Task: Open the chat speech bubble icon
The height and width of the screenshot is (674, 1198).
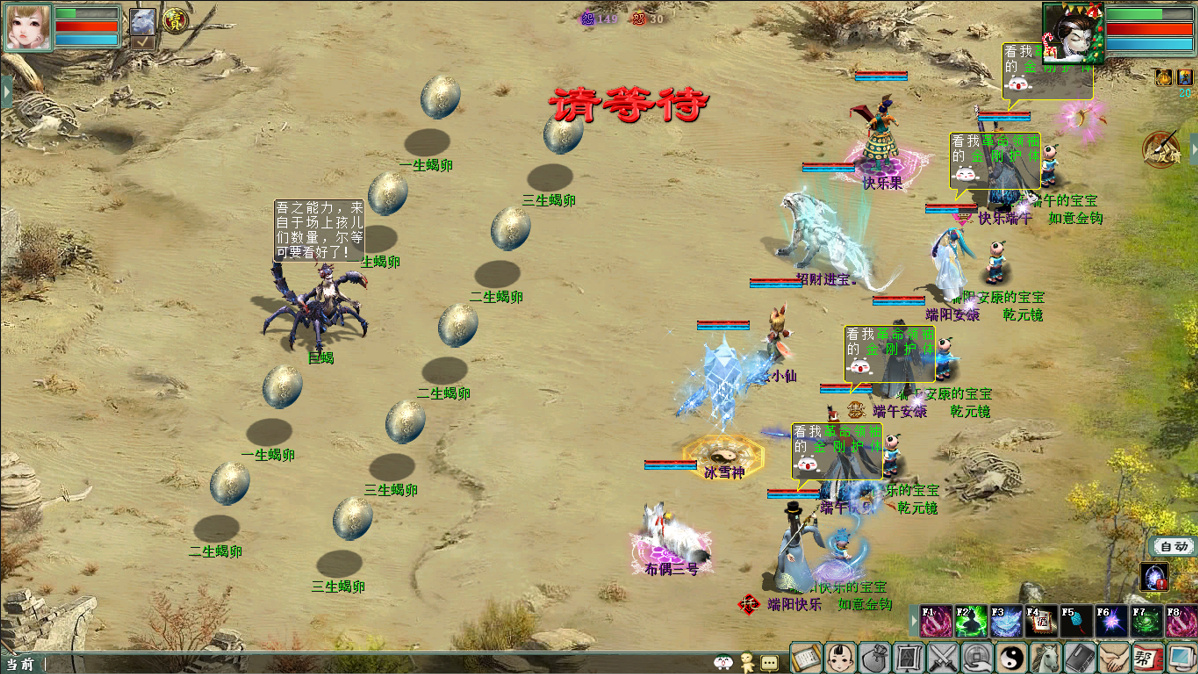Action: click(769, 662)
